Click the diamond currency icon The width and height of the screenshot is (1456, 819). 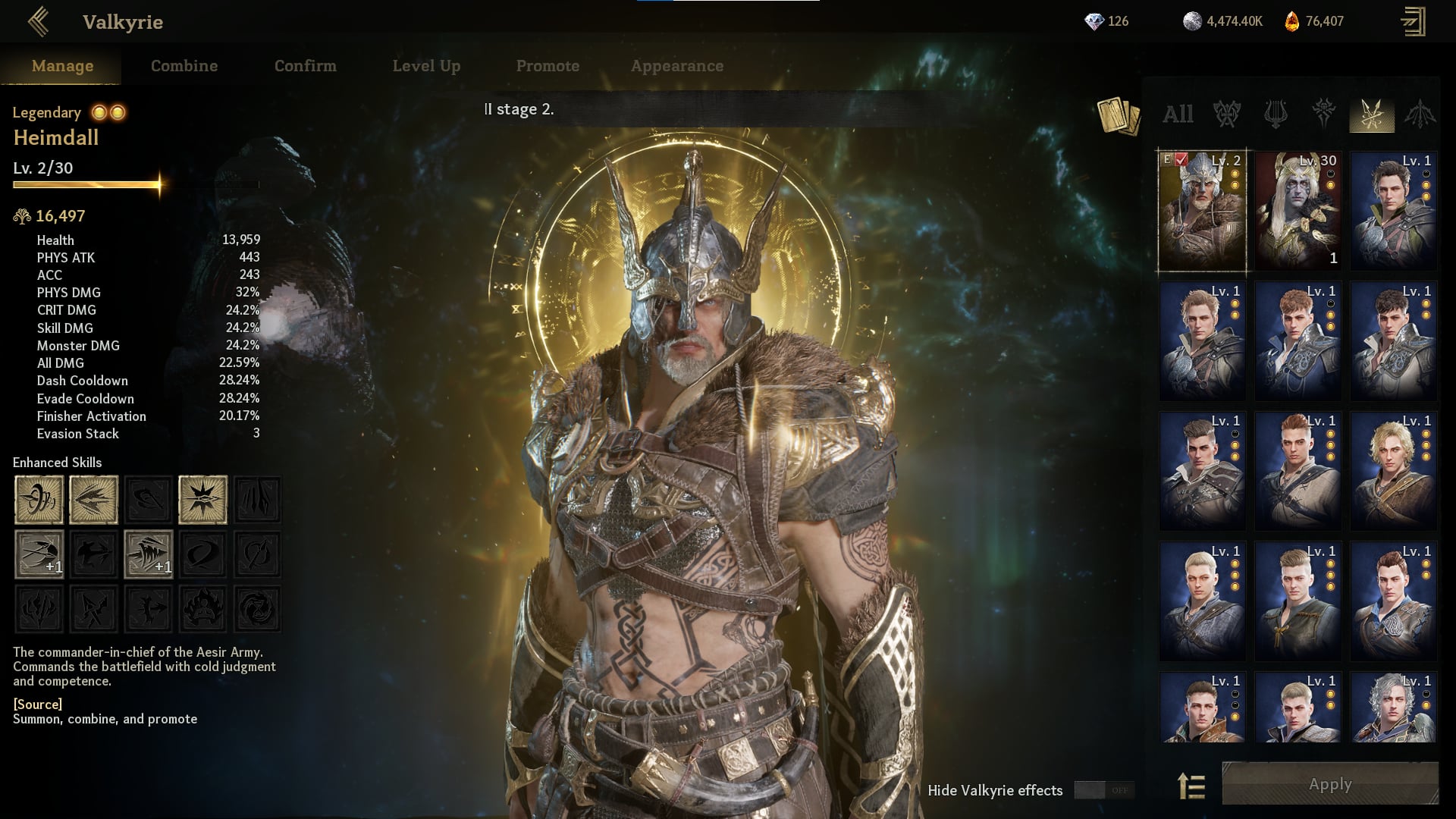coord(1094,22)
